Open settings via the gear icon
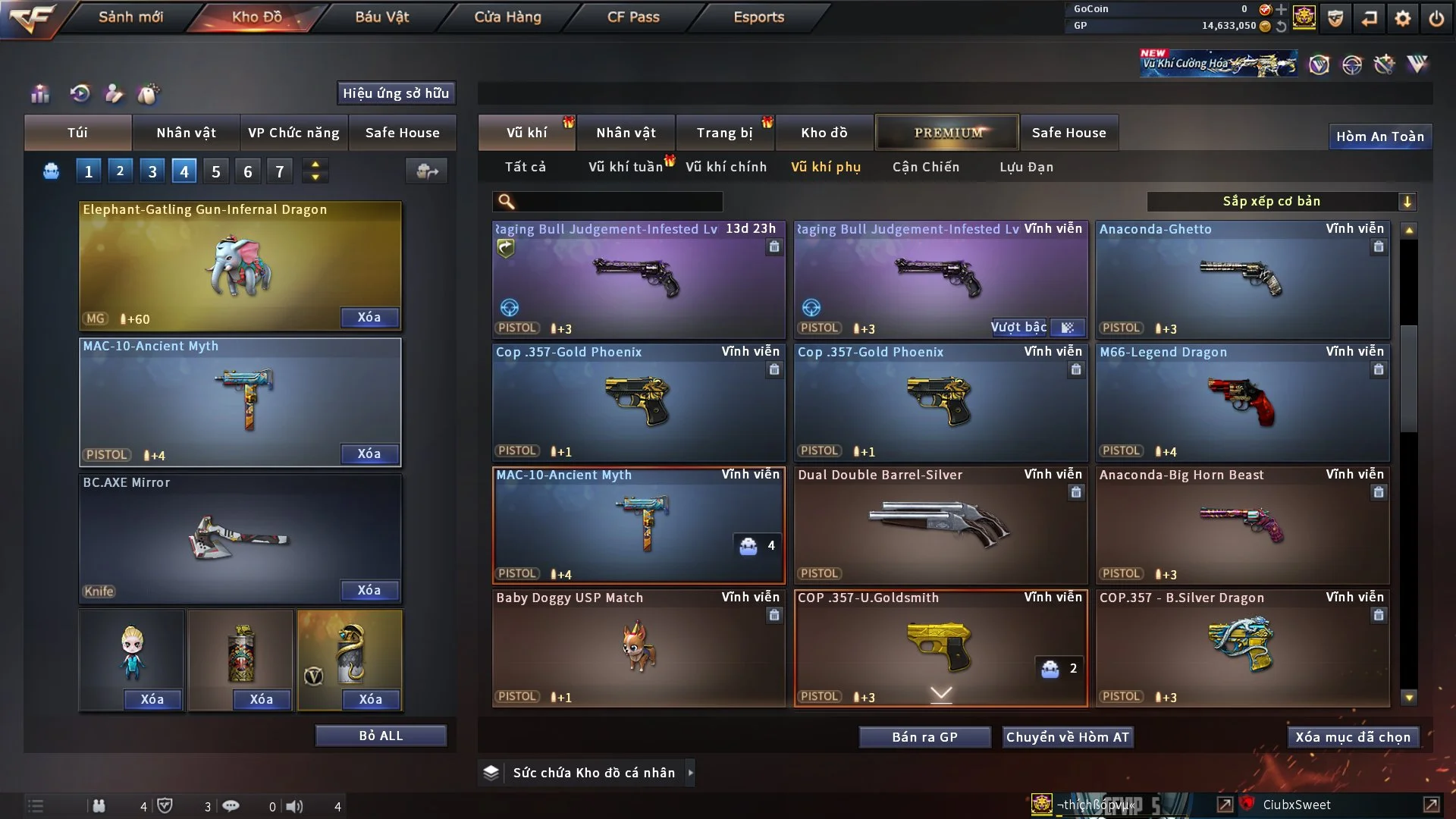Viewport: 1456px width, 819px height. [1402, 18]
